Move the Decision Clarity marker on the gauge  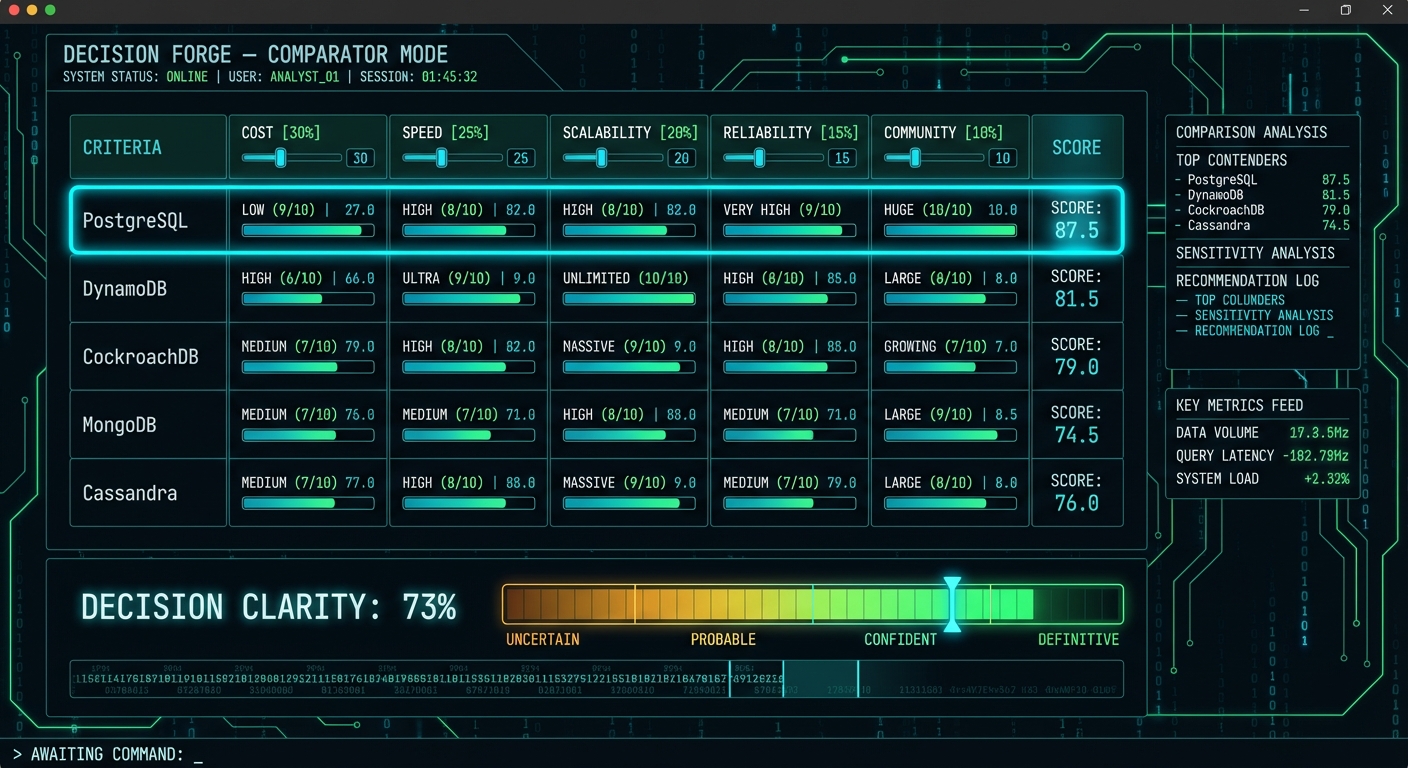[x=953, y=604]
